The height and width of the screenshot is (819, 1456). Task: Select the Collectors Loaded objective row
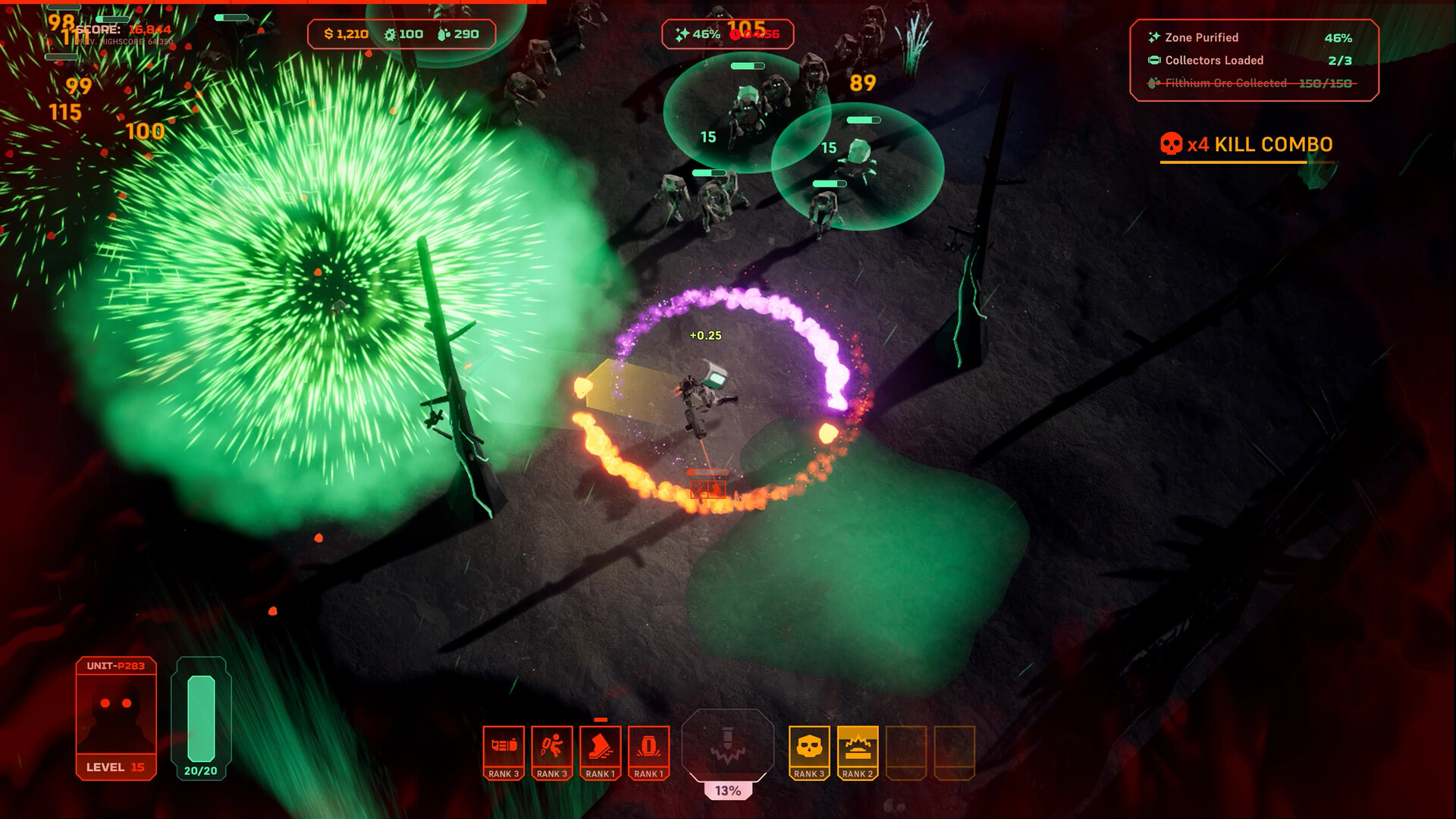(x=1251, y=60)
